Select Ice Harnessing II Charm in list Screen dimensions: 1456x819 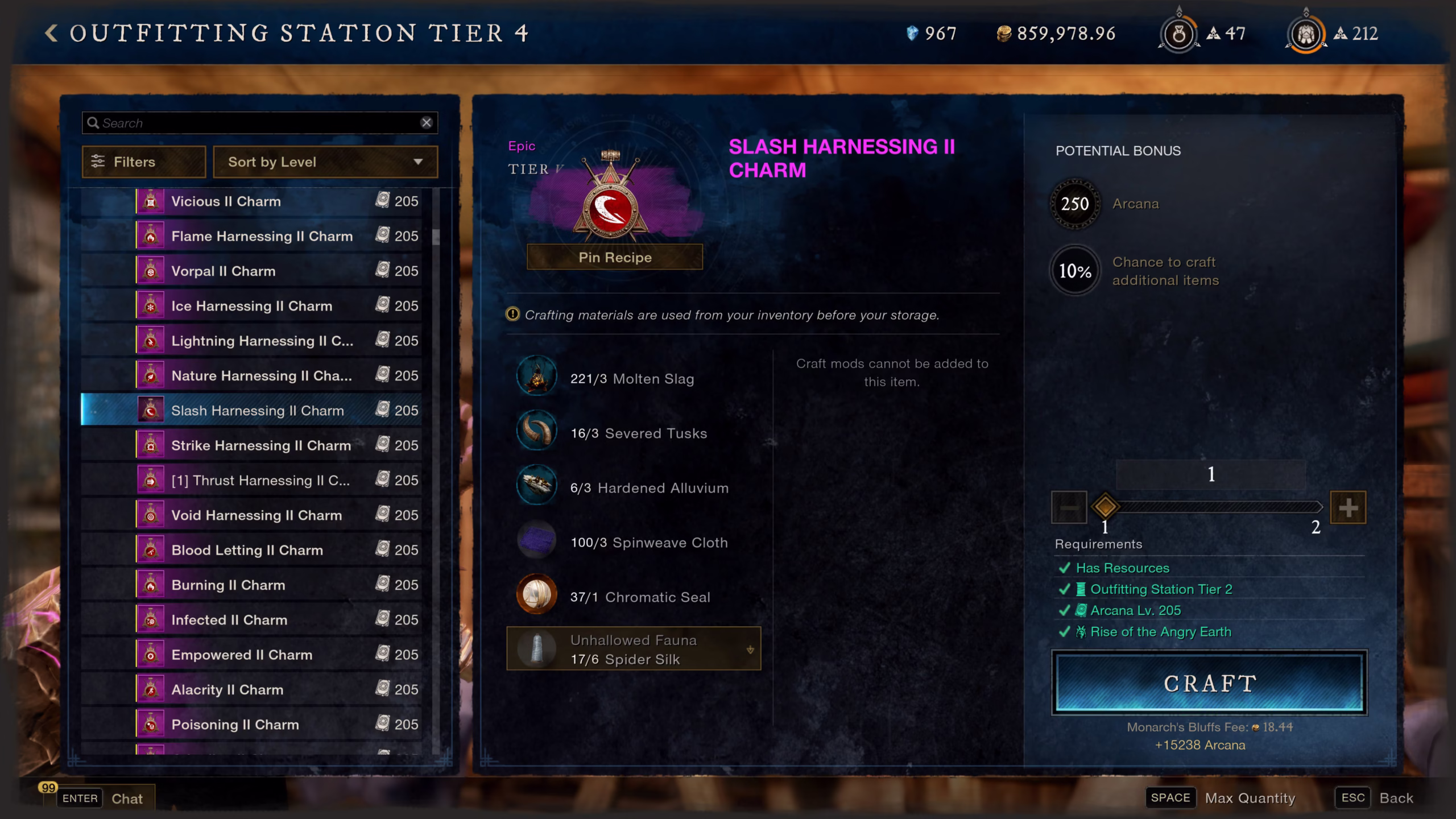[251, 306]
